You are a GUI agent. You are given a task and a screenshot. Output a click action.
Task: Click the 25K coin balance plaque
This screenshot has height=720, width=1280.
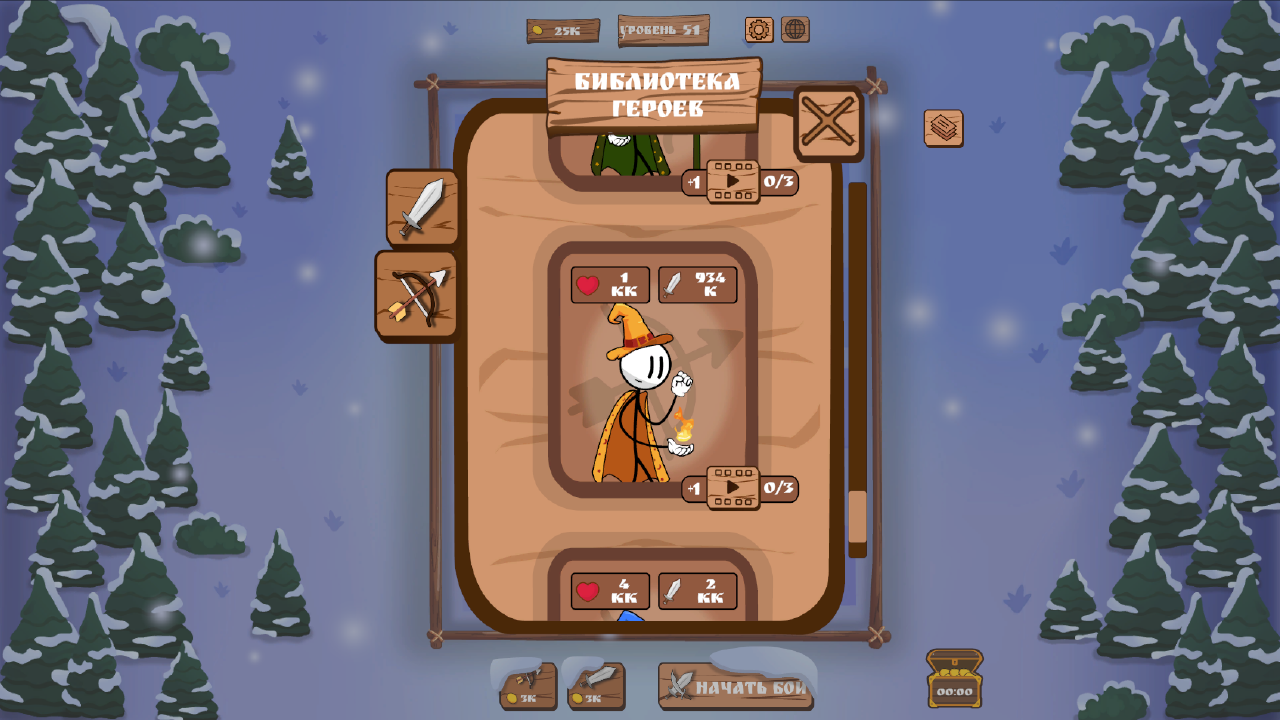pos(562,30)
